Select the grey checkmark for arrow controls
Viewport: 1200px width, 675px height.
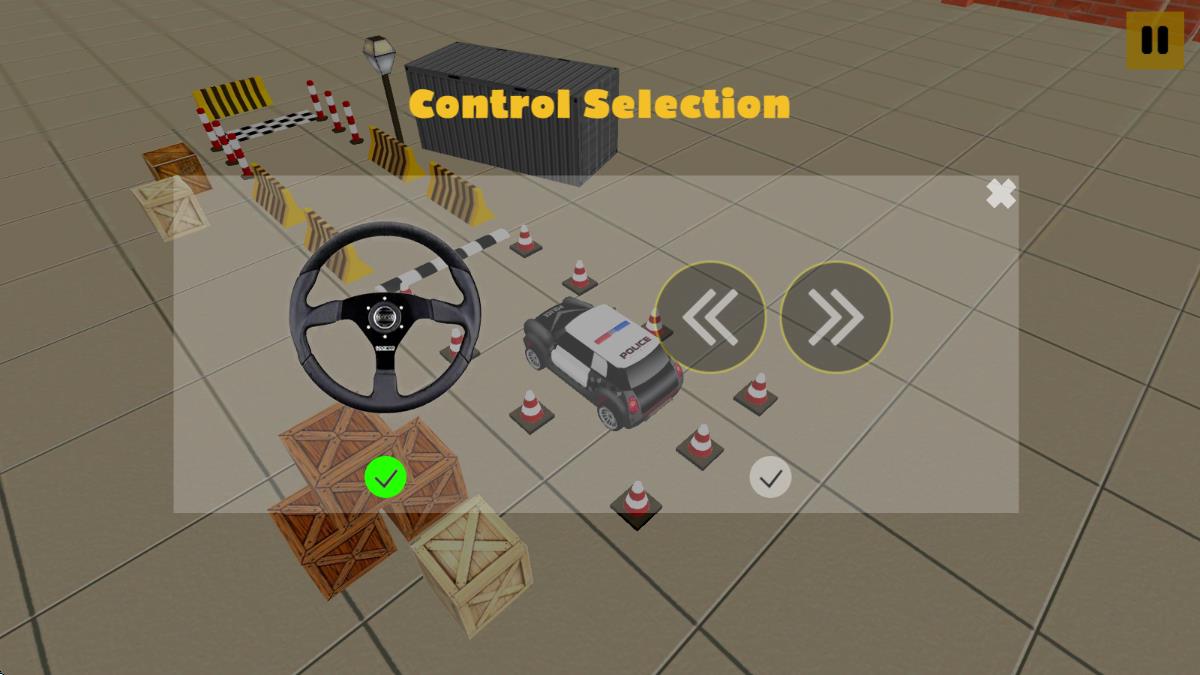point(770,478)
